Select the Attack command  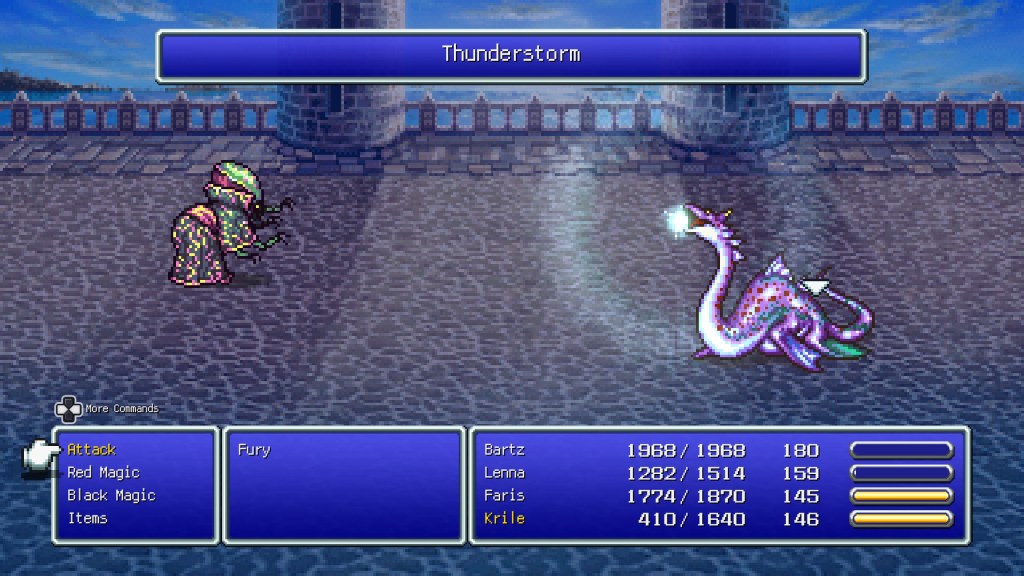click(x=92, y=450)
